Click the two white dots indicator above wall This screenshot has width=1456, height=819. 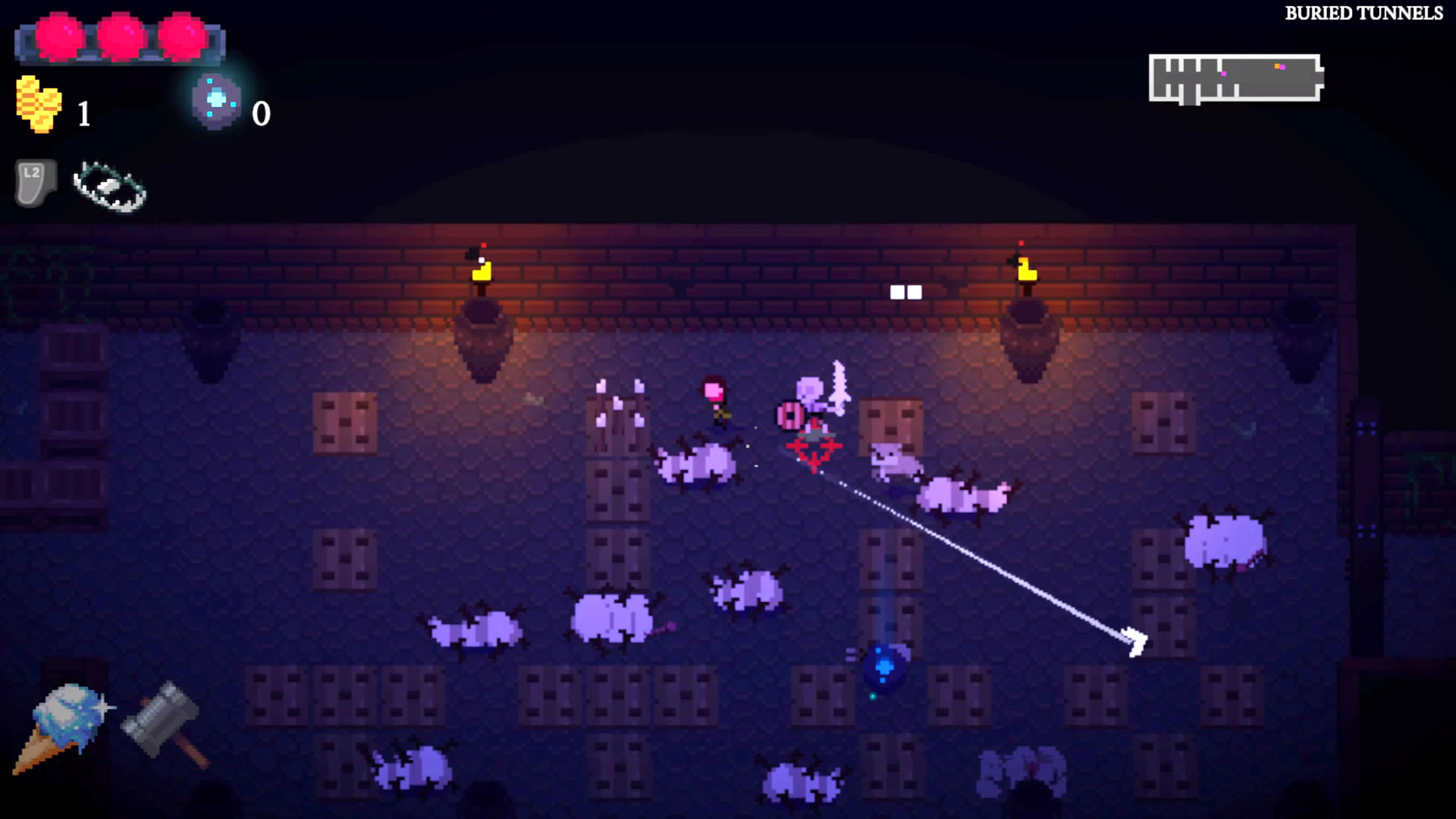tap(906, 292)
